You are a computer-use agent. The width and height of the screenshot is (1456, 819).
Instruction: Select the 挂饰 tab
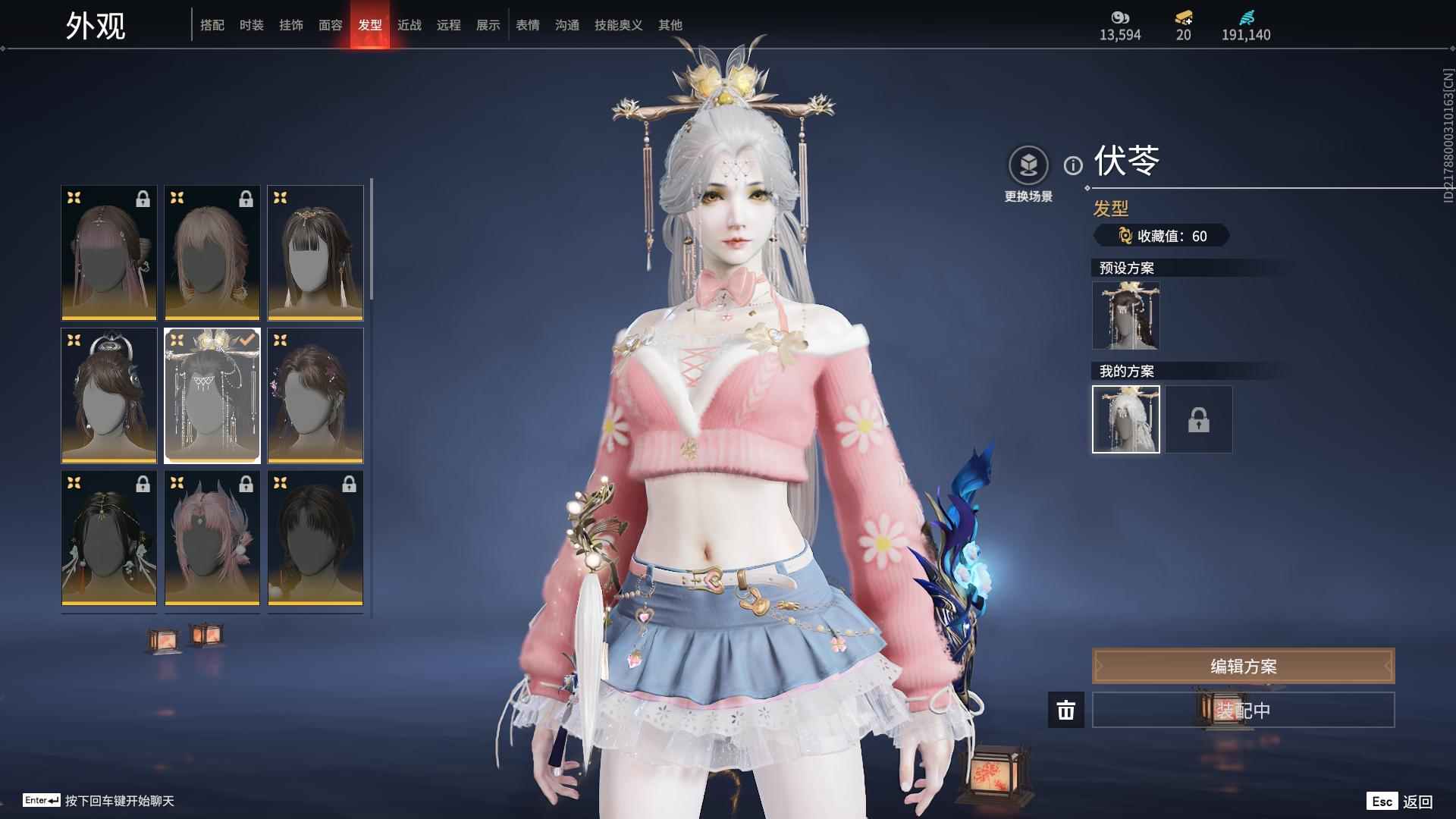pos(291,25)
